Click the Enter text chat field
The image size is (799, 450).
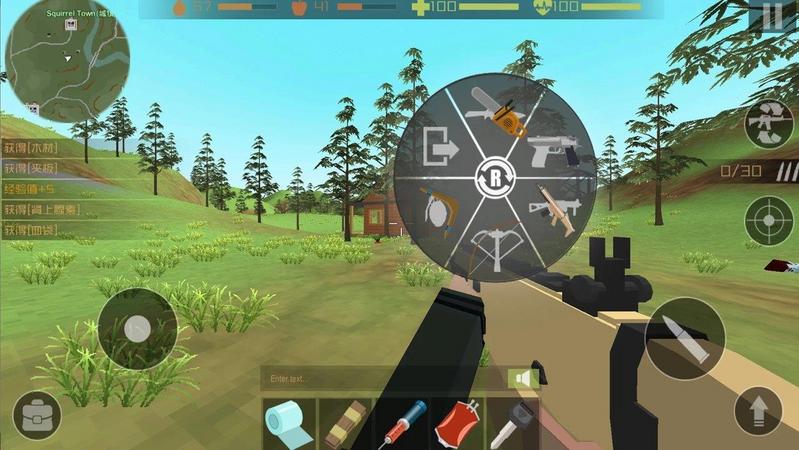coord(385,379)
